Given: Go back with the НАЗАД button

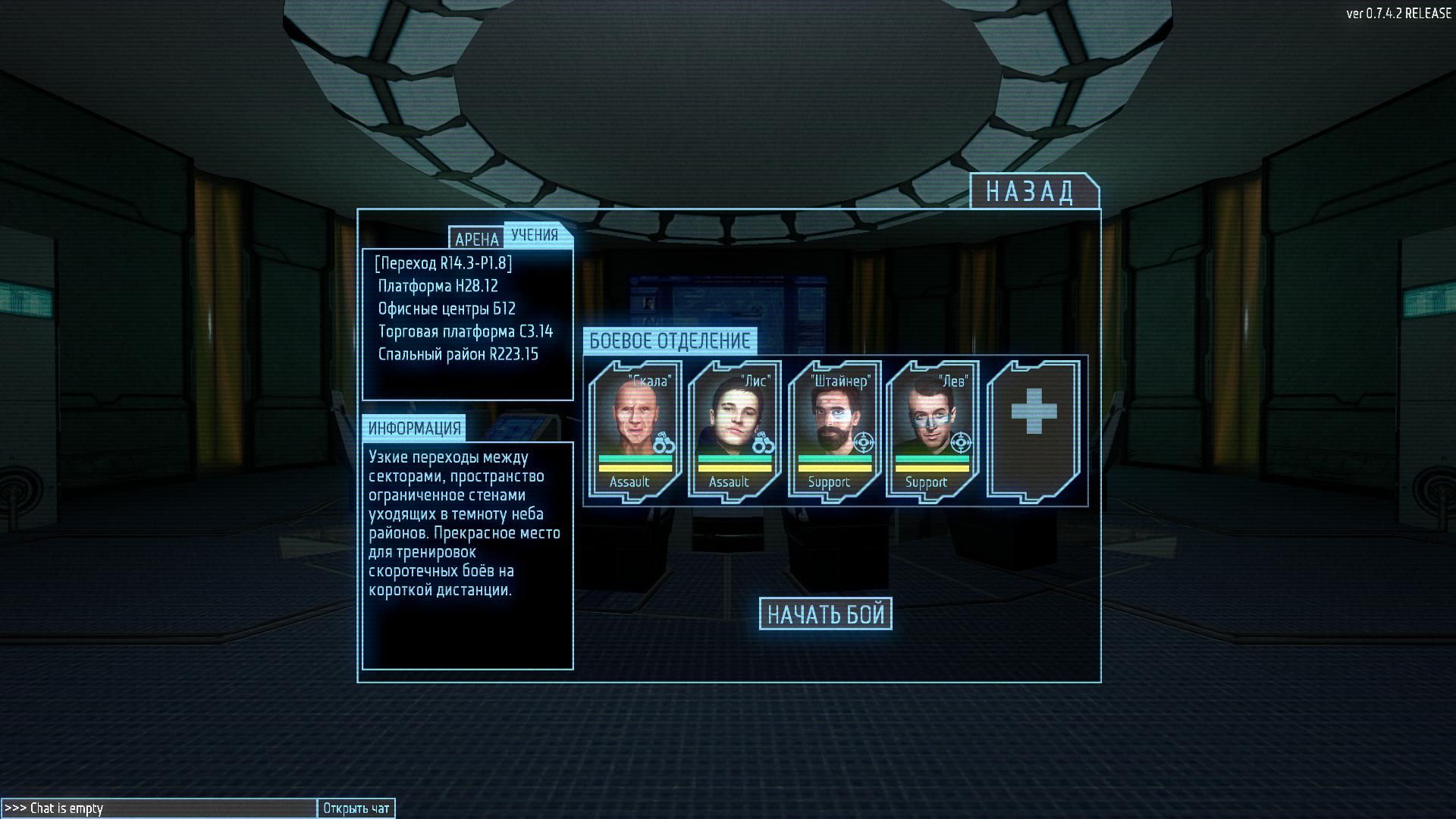Looking at the screenshot, I should (x=1033, y=191).
